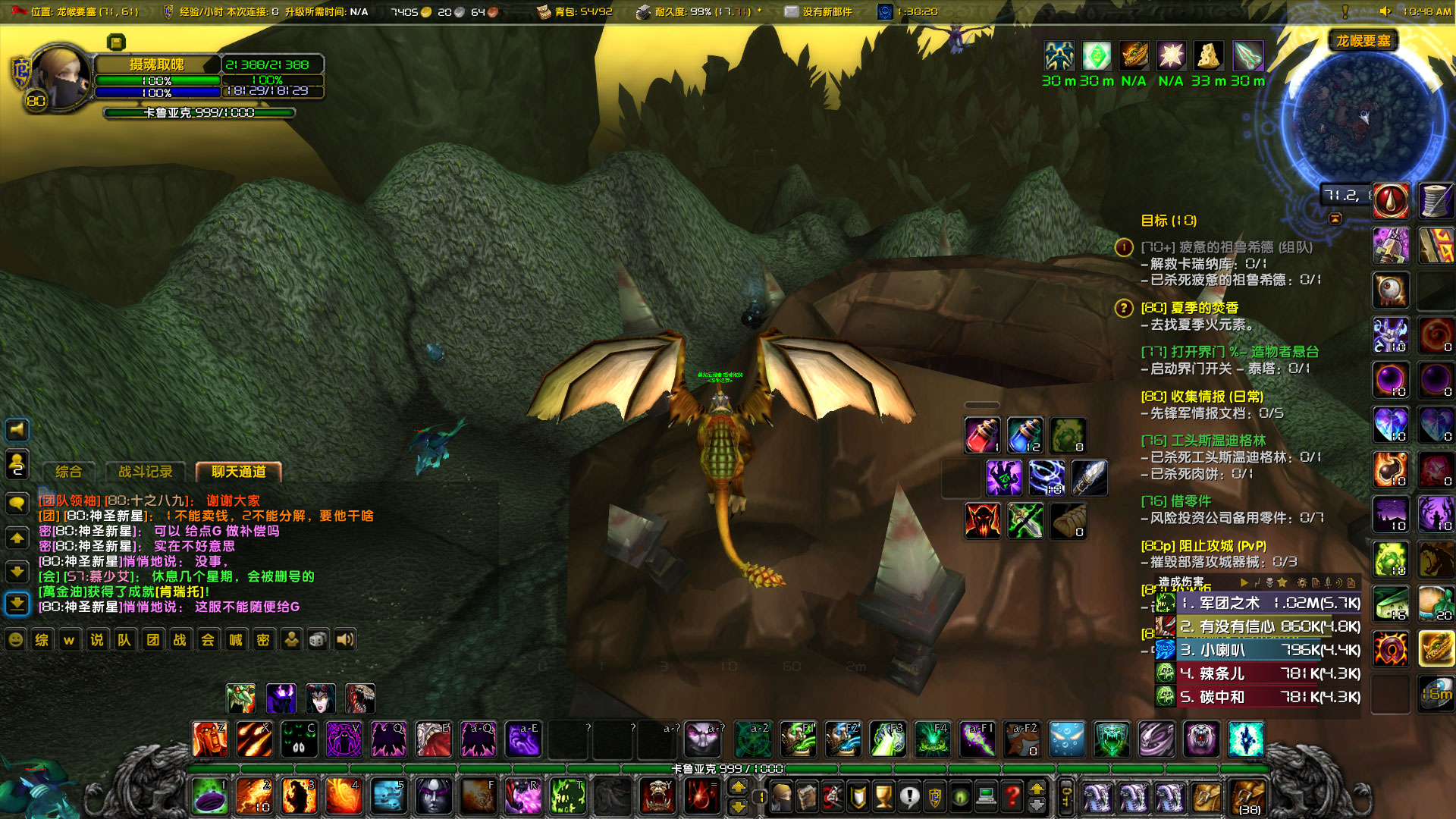
Task: Open the main menu computer icon
Action: (987, 796)
